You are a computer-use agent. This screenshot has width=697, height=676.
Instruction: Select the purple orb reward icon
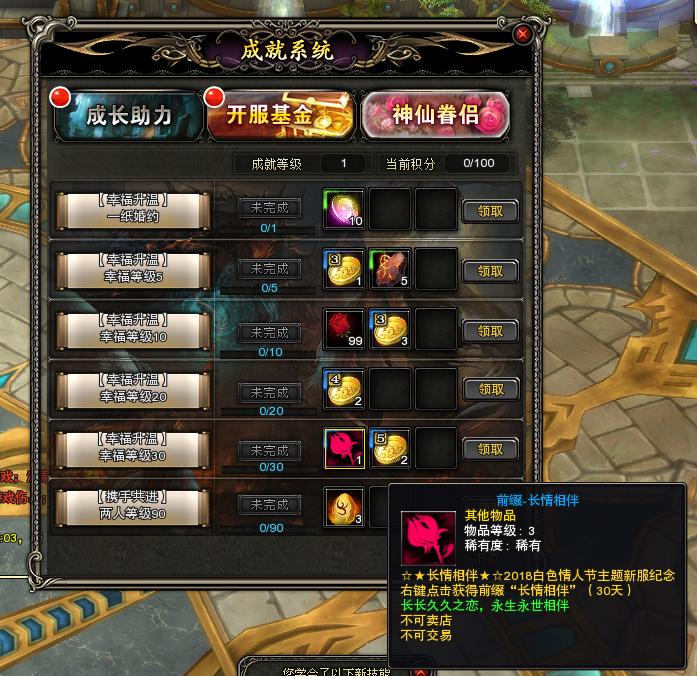[x=344, y=210]
